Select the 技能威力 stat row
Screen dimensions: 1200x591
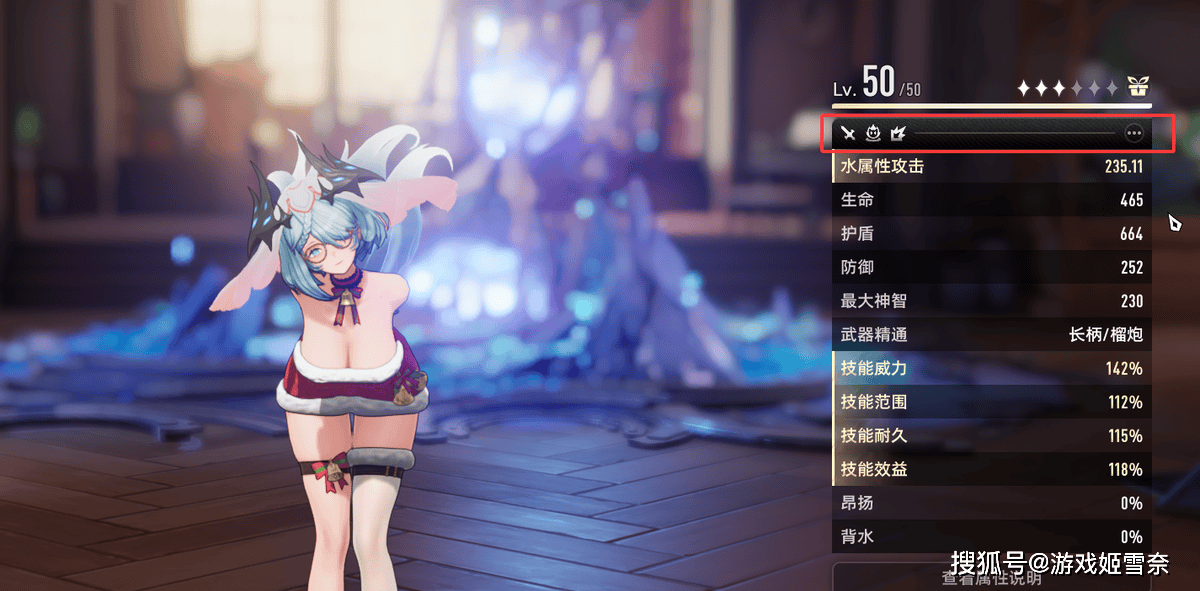[991, 368]
